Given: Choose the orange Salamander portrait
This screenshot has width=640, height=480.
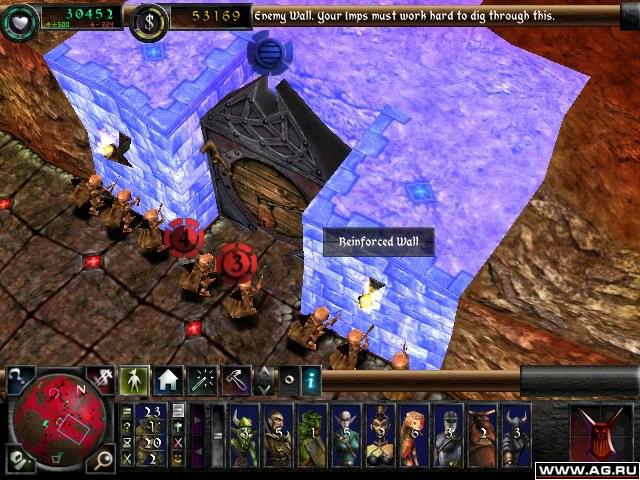Looking at the screenshot, I should (x=414, y=437).
